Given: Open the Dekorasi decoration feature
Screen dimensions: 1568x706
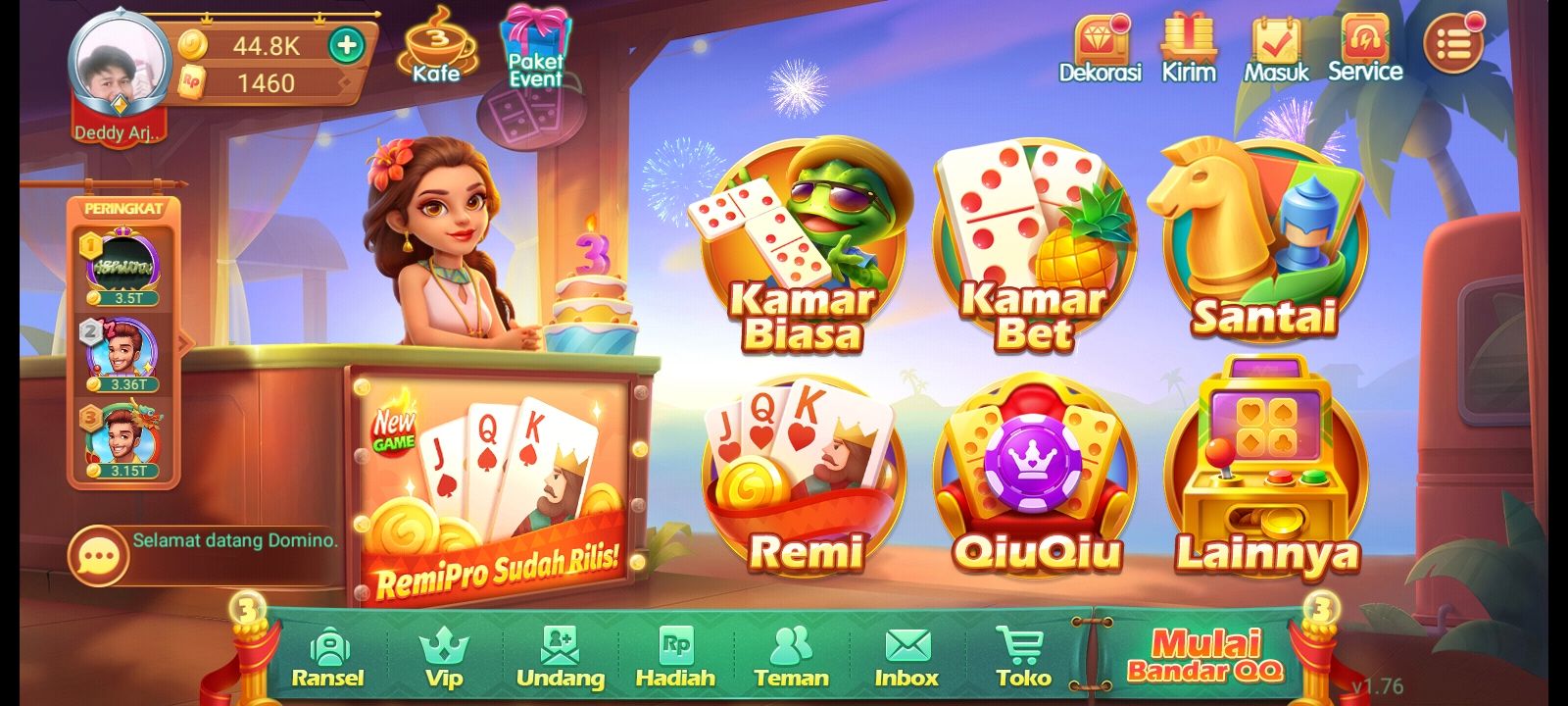Looking at the screenshot, I should (1102, 39).
